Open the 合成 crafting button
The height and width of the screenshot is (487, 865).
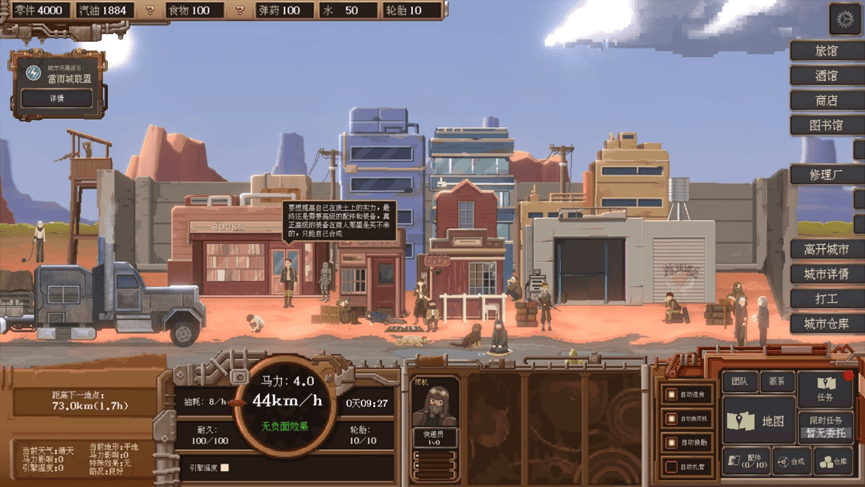pyautogui.click(x=791, y=461)
